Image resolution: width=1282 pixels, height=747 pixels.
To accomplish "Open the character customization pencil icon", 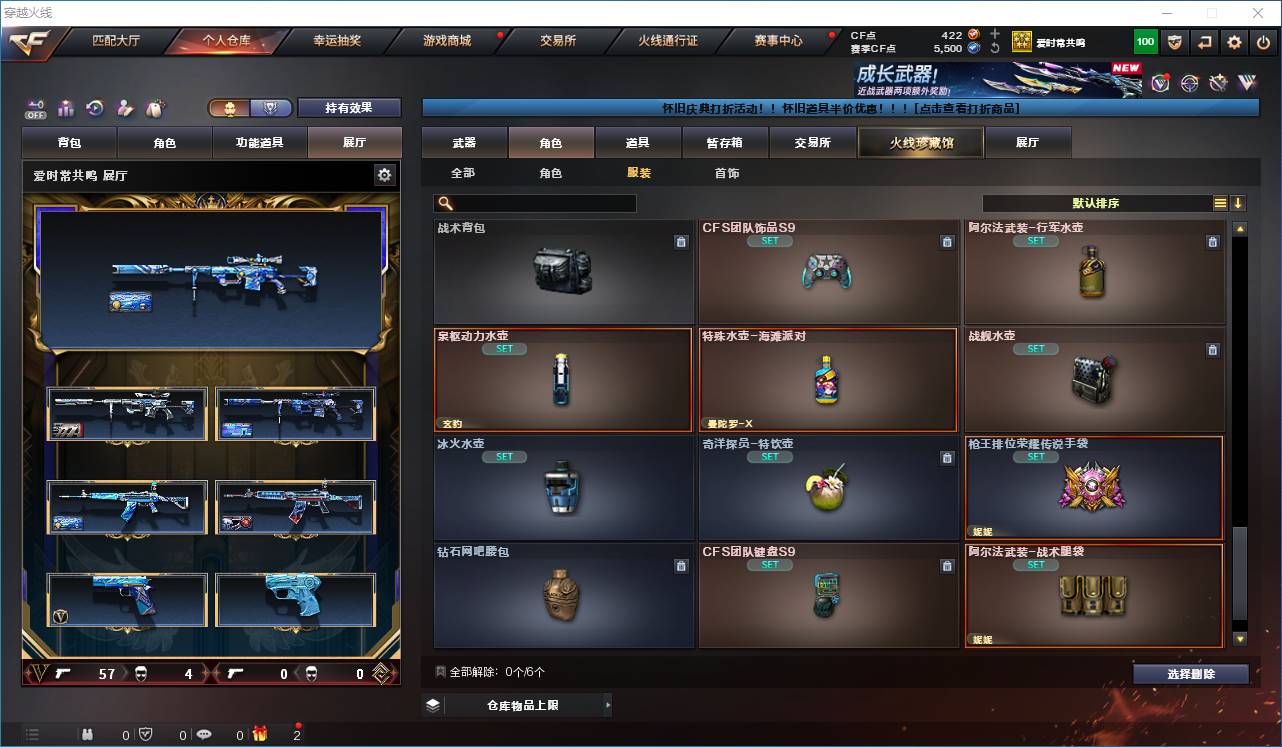I will click(125, 108).
